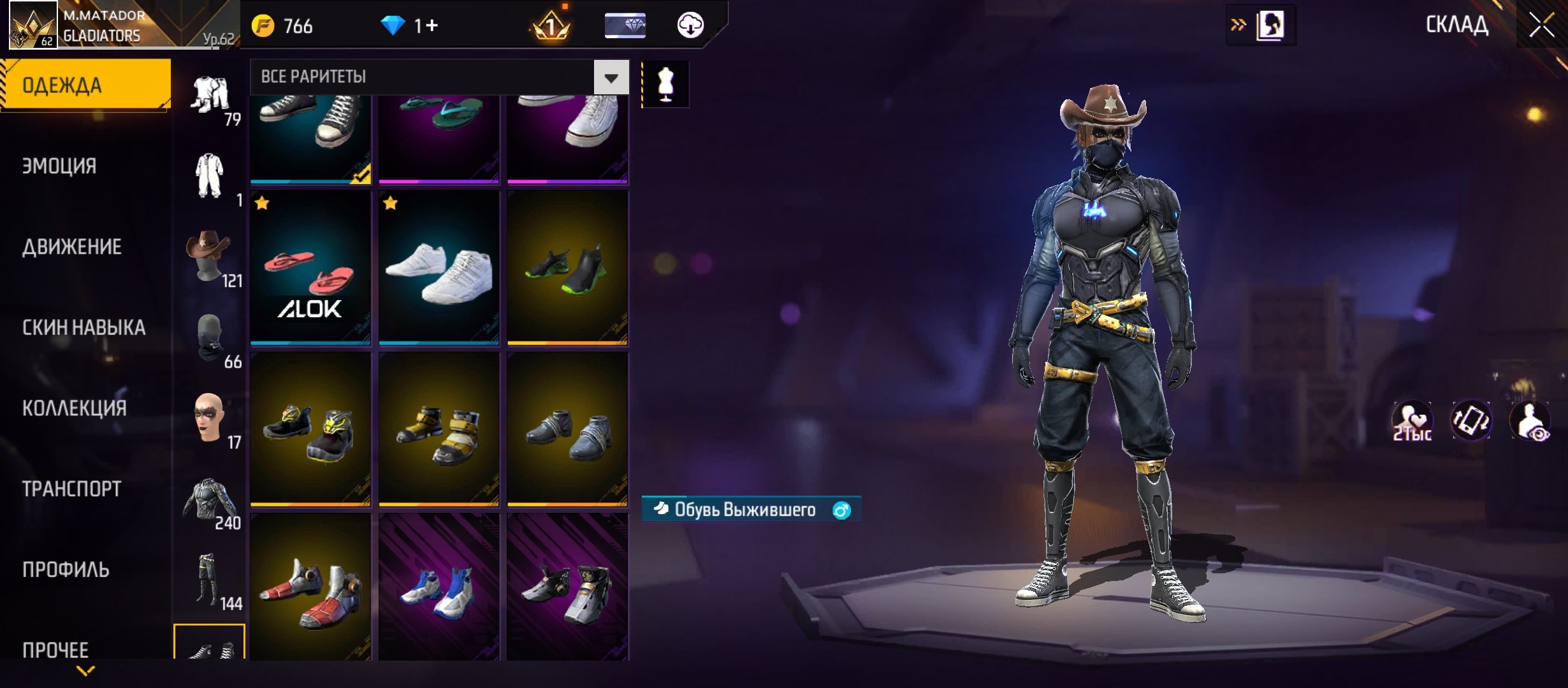This screenshot has width=1568, height=688.
Task: Open the cowboy hat headwear category
Action: pos(209,256)
